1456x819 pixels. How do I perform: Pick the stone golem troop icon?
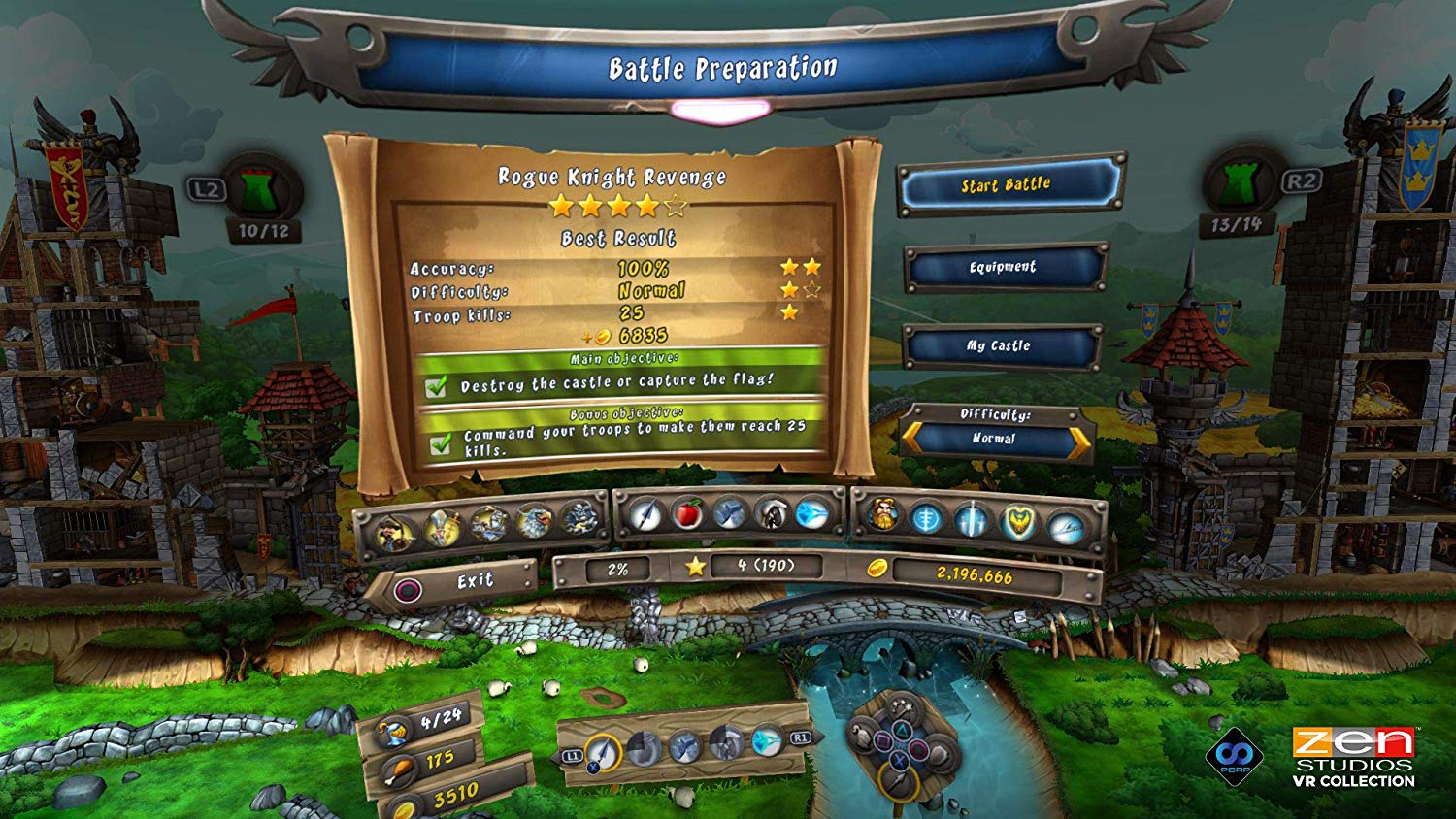pos(578,517)
